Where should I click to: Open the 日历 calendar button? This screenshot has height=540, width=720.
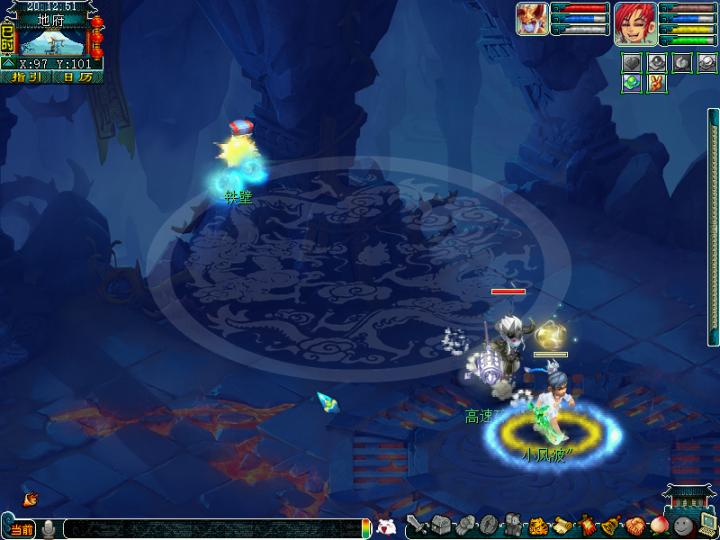[x=77, y=76]
